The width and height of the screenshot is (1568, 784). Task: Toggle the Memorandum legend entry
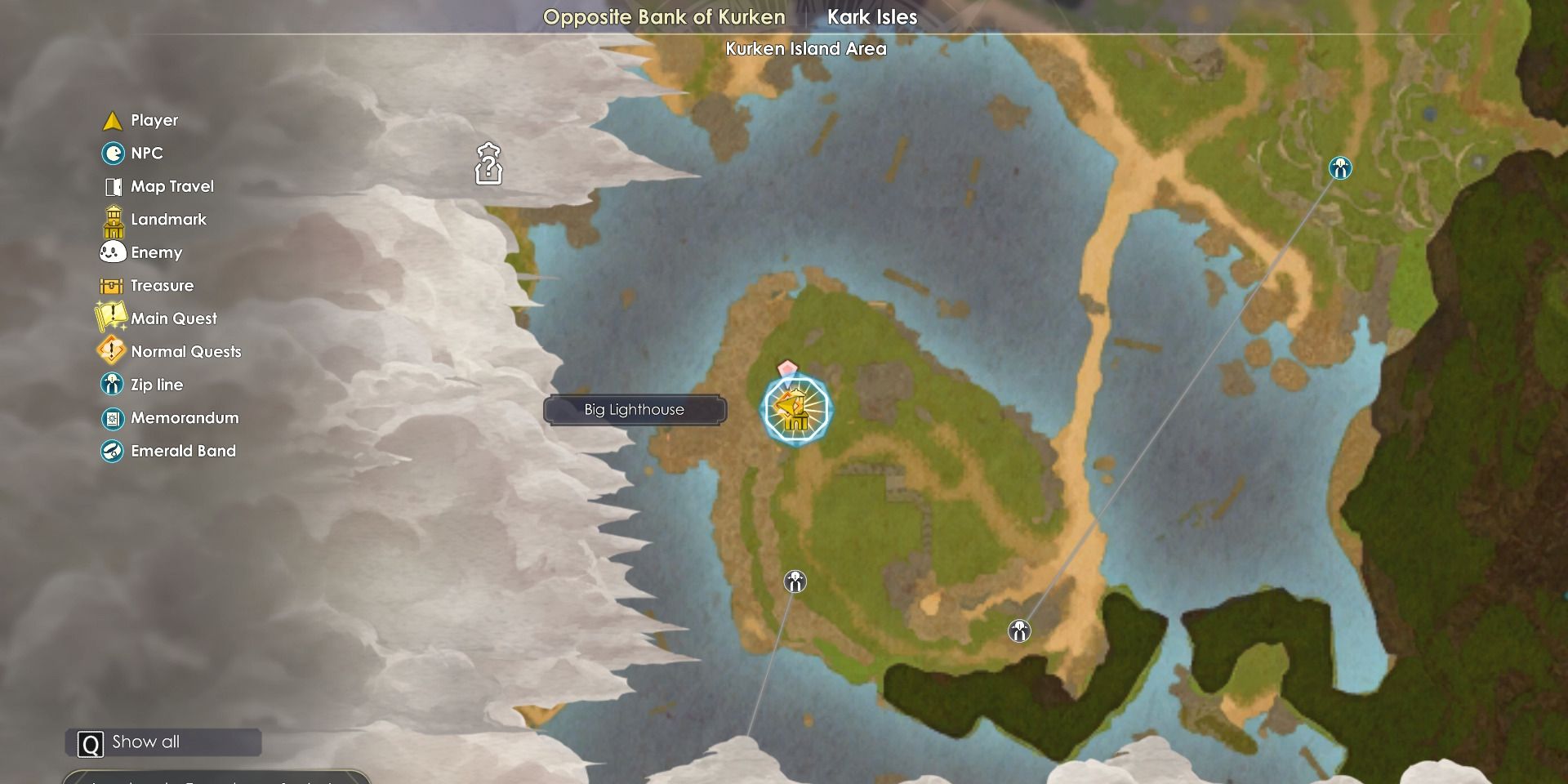(x=112, y=417)
